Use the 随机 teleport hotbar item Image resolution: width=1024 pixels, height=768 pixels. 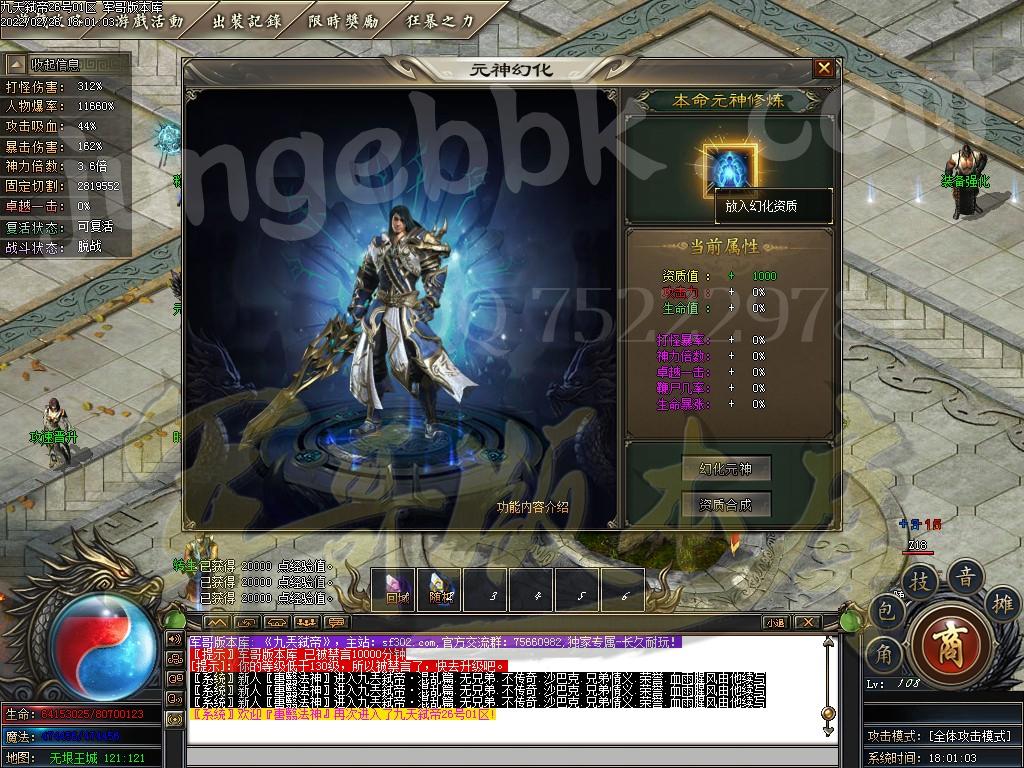point(442,589)
